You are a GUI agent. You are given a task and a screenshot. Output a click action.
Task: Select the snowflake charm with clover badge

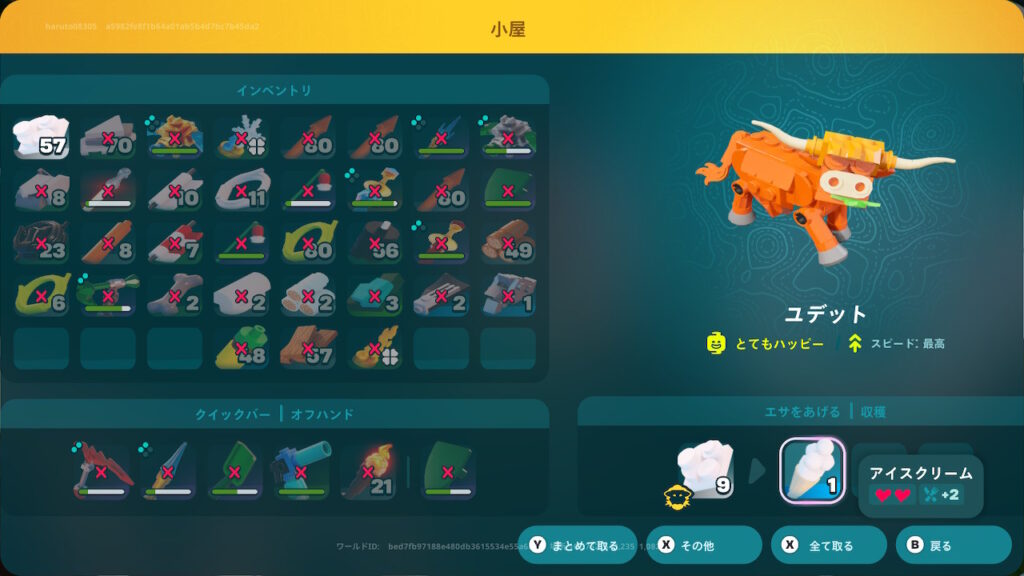[241, 137]
